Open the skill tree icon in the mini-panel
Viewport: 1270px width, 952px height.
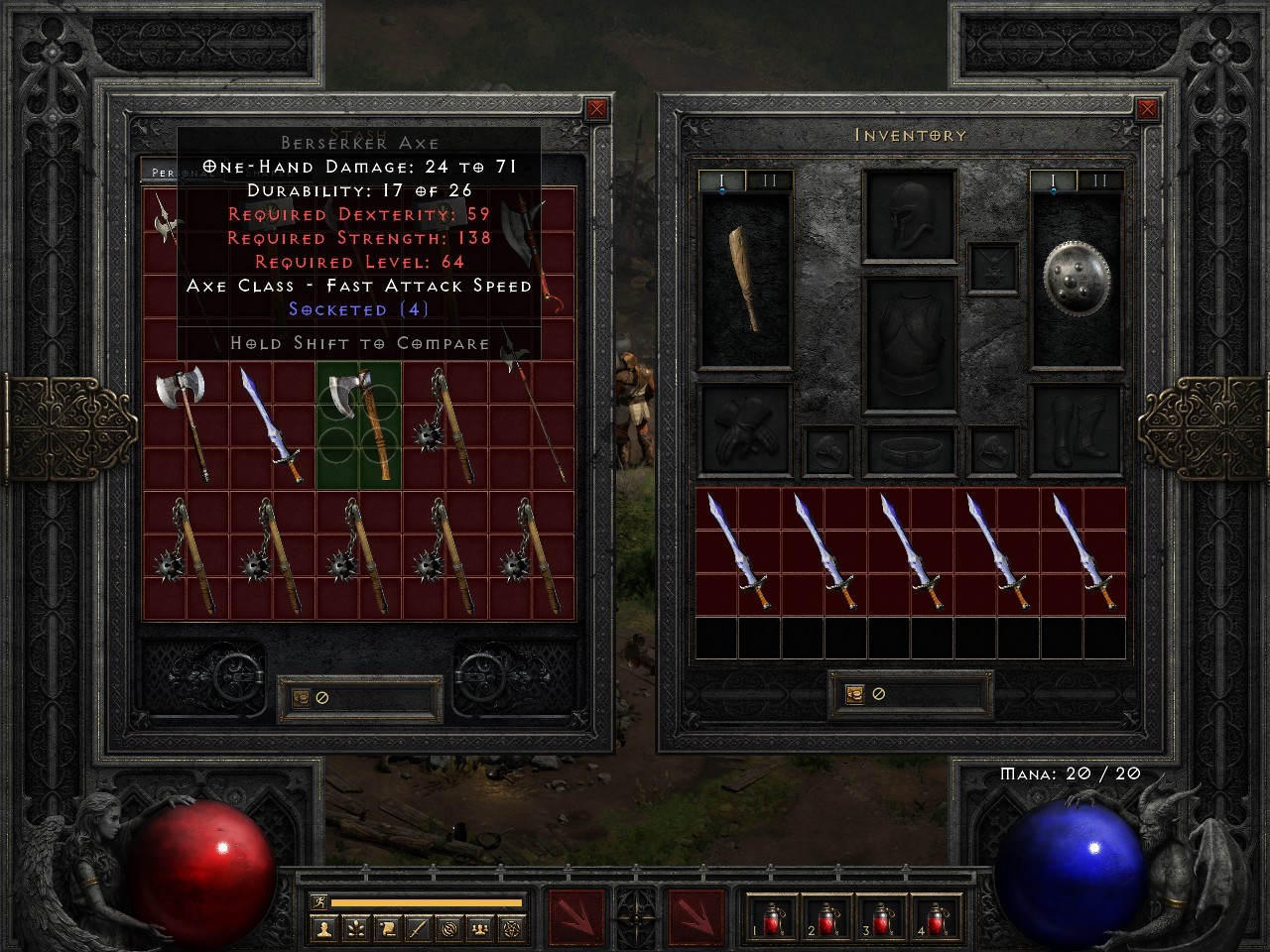pos(355,930)
